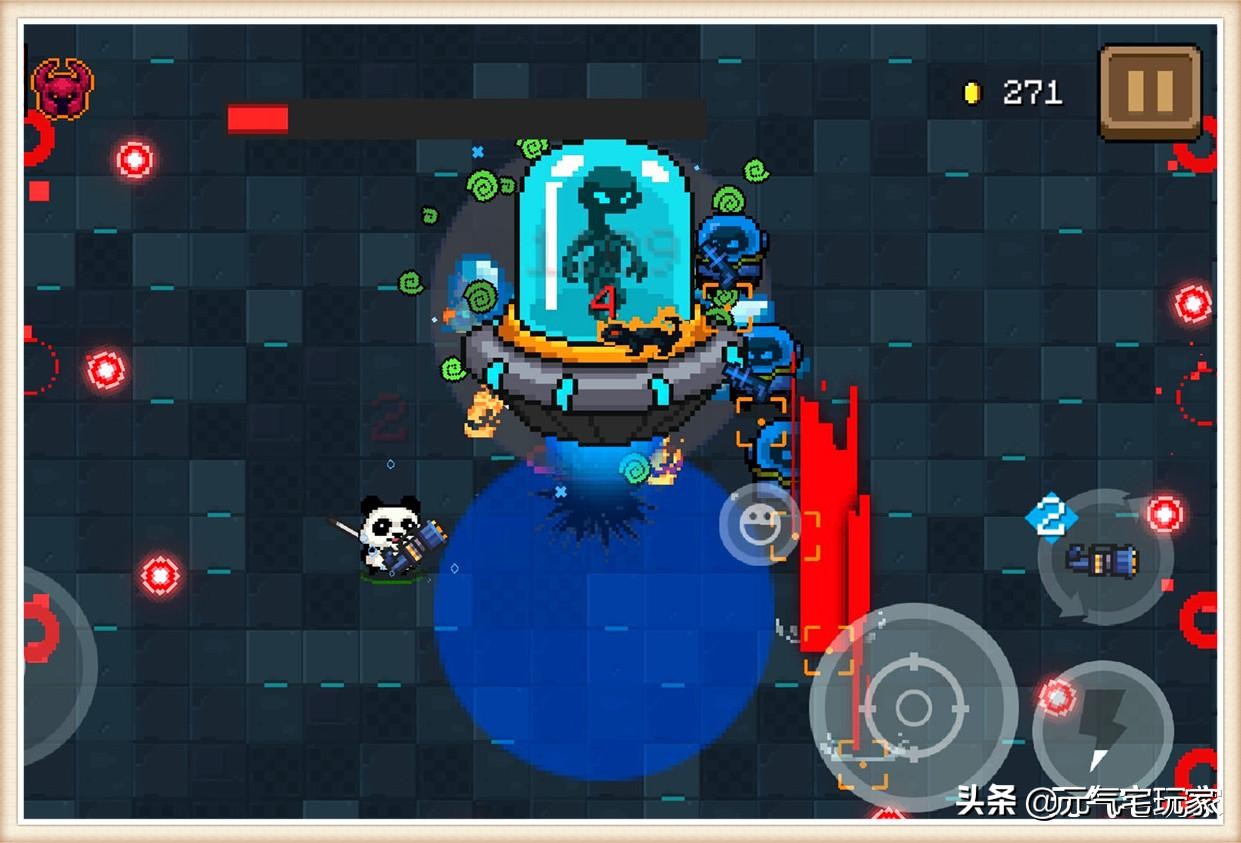
Task: Tap the crosshair attack button
Action: coord(913,708)
